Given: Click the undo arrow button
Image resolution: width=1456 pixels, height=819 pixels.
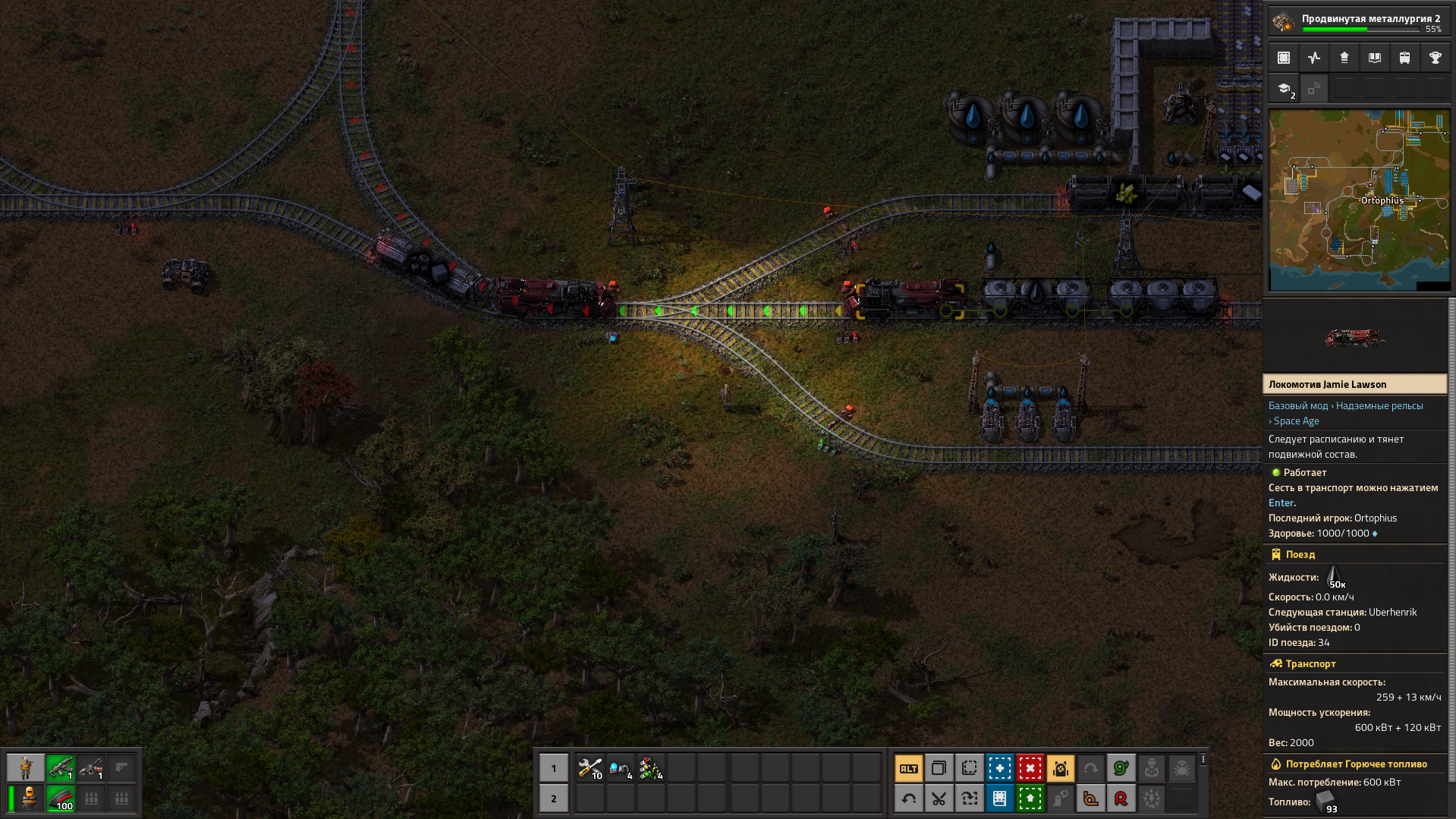Looking at the screenshot, I should (909, 799).
